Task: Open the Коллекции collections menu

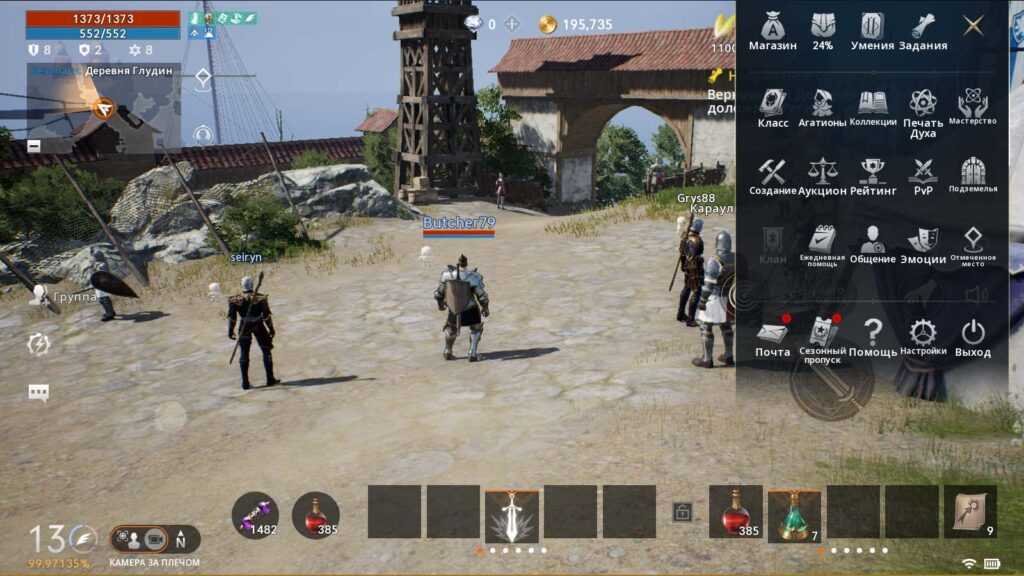Action: [873, 108]
